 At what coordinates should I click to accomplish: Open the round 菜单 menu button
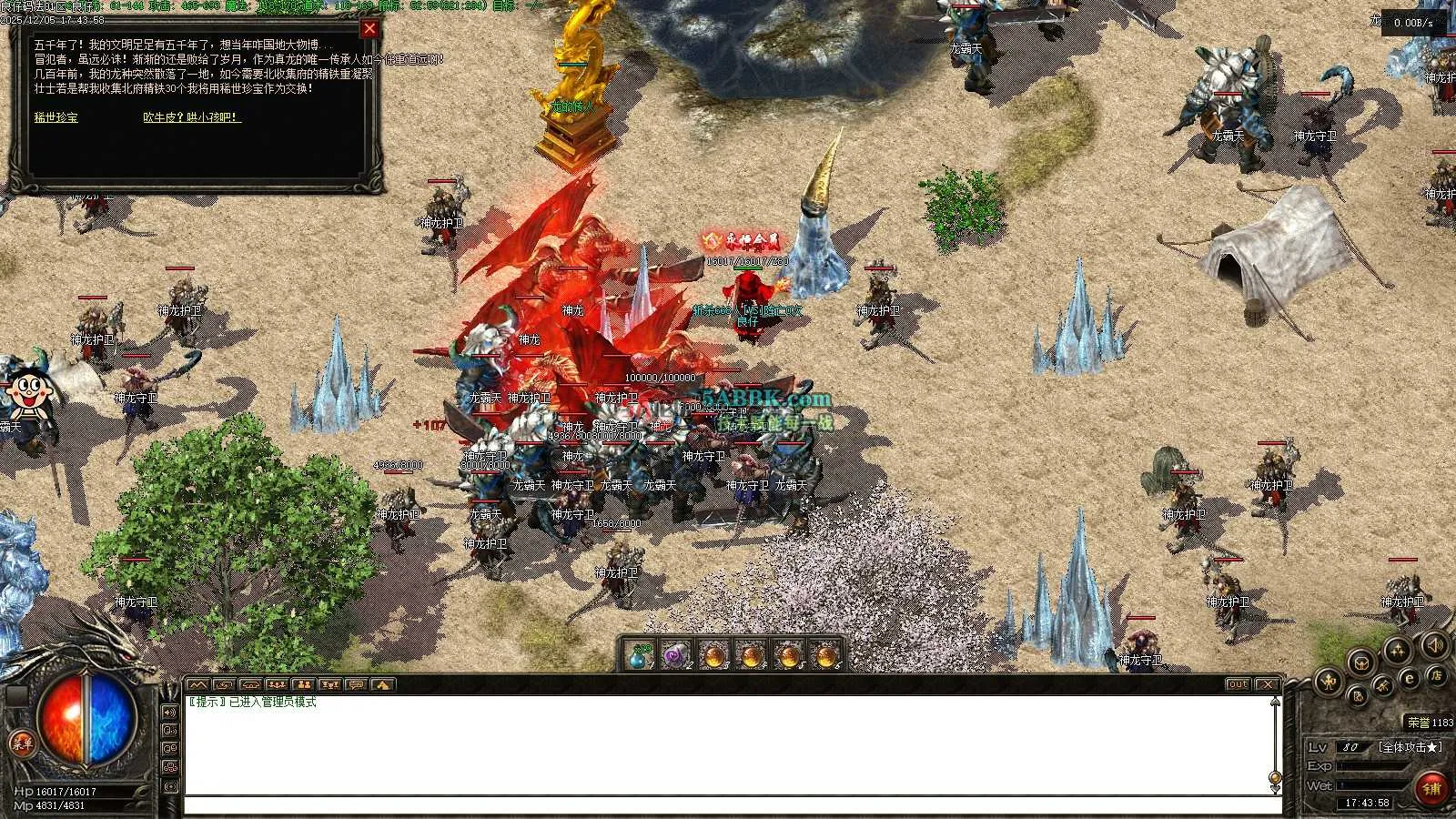click(21, 743)
